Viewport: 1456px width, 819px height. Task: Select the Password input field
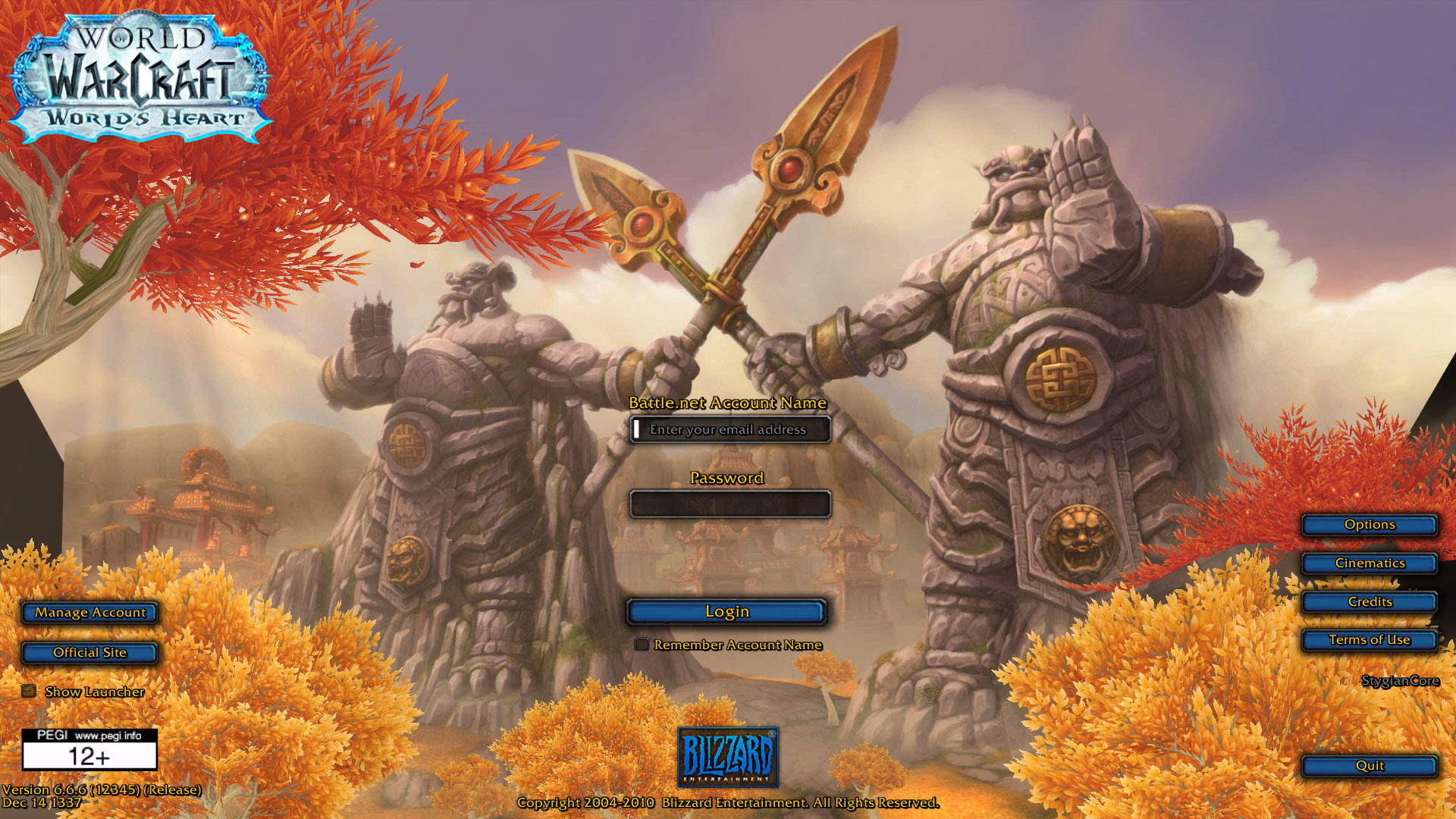pyautogui.click(x=730, y=504)
